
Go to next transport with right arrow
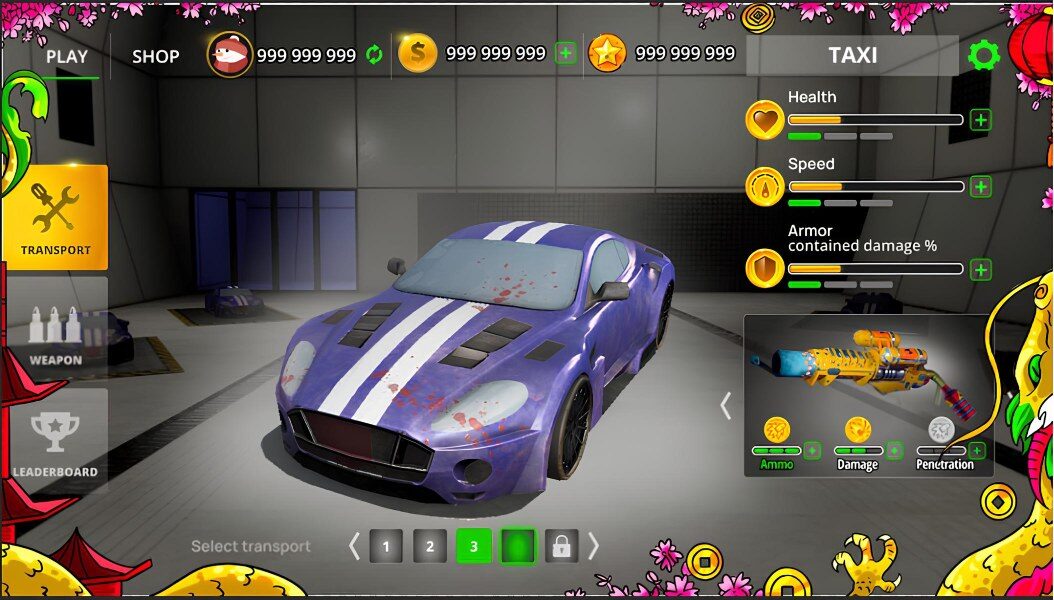593,546
